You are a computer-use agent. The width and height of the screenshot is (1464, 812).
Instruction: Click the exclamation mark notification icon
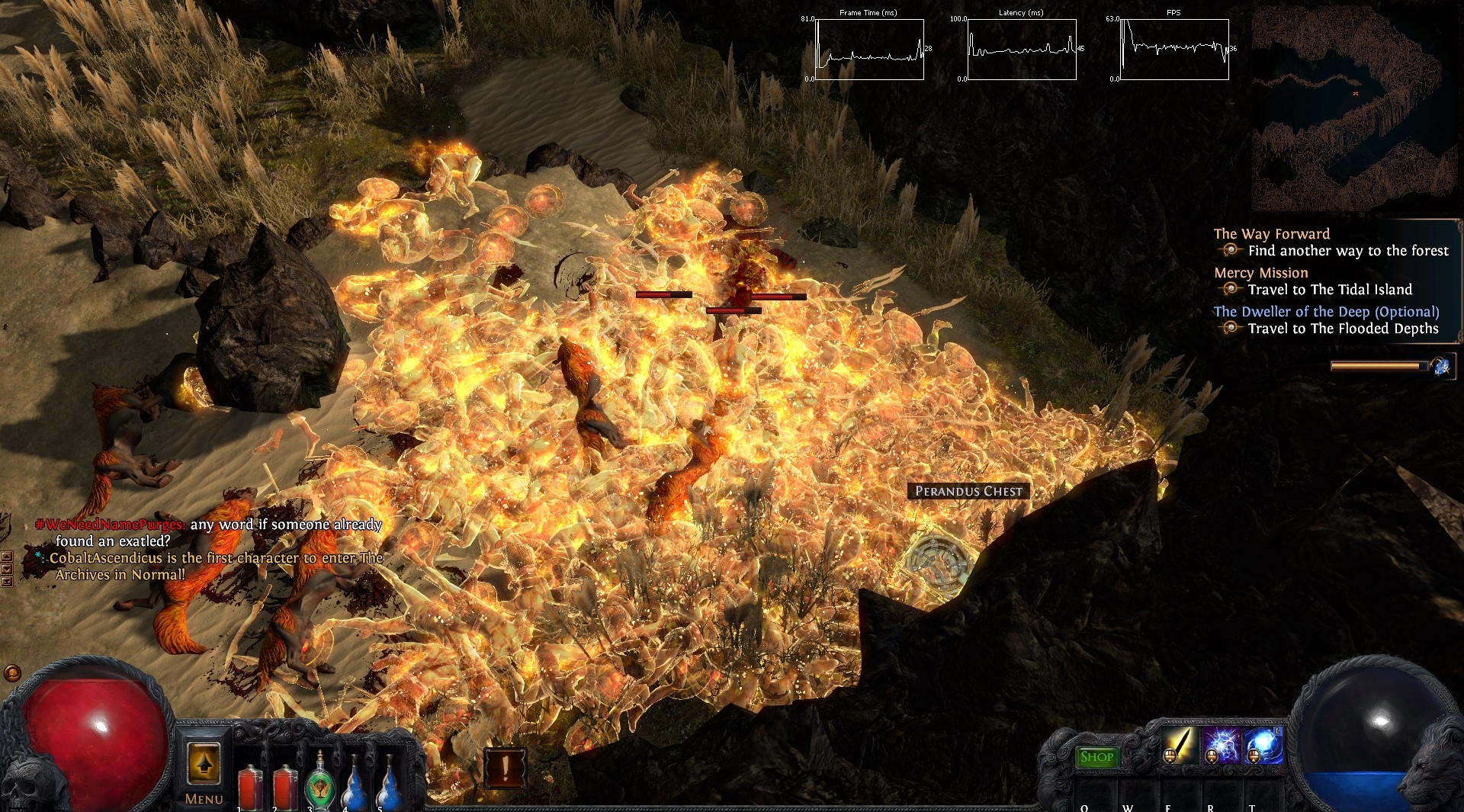pyautogui.click(x=505, y=767)
